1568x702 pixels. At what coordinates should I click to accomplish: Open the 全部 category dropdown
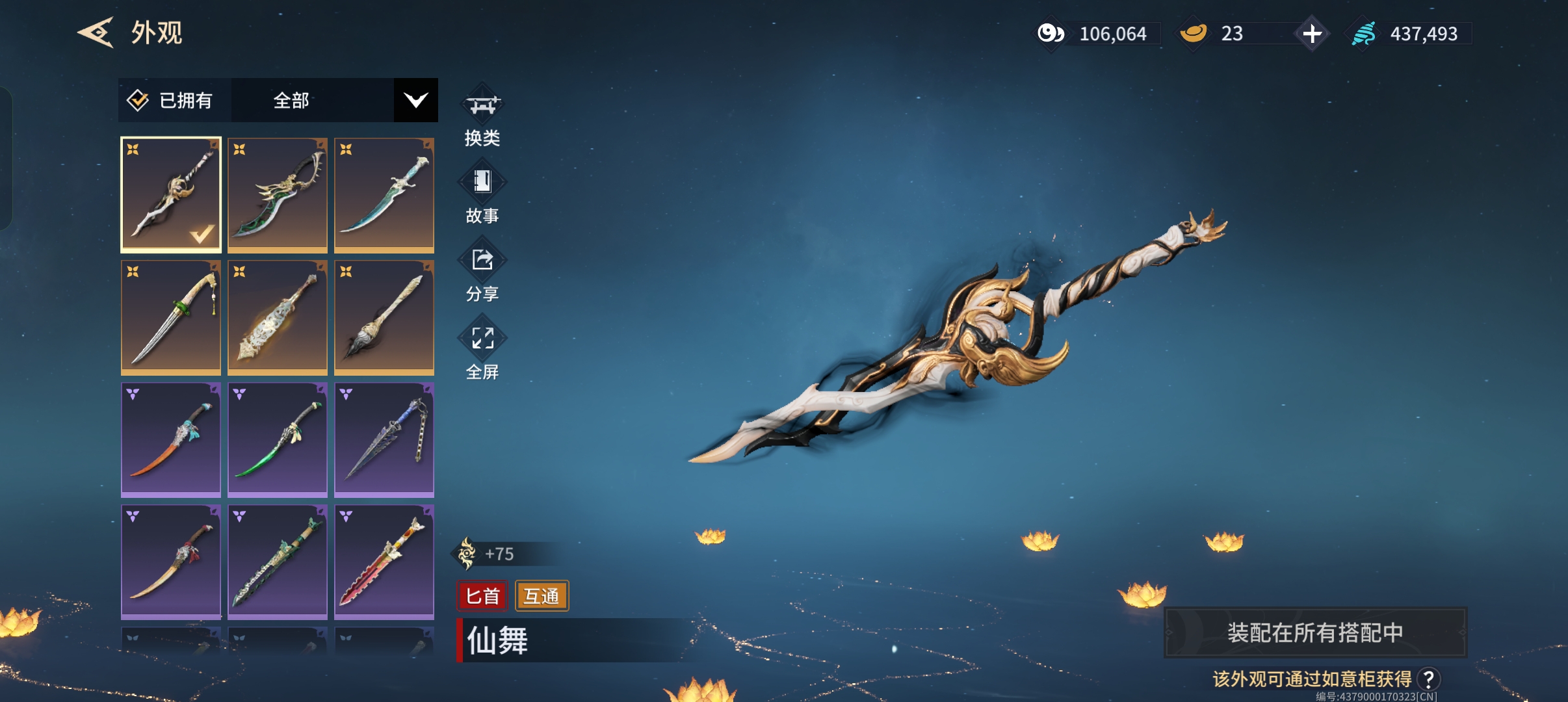click(x=415, y=101)
